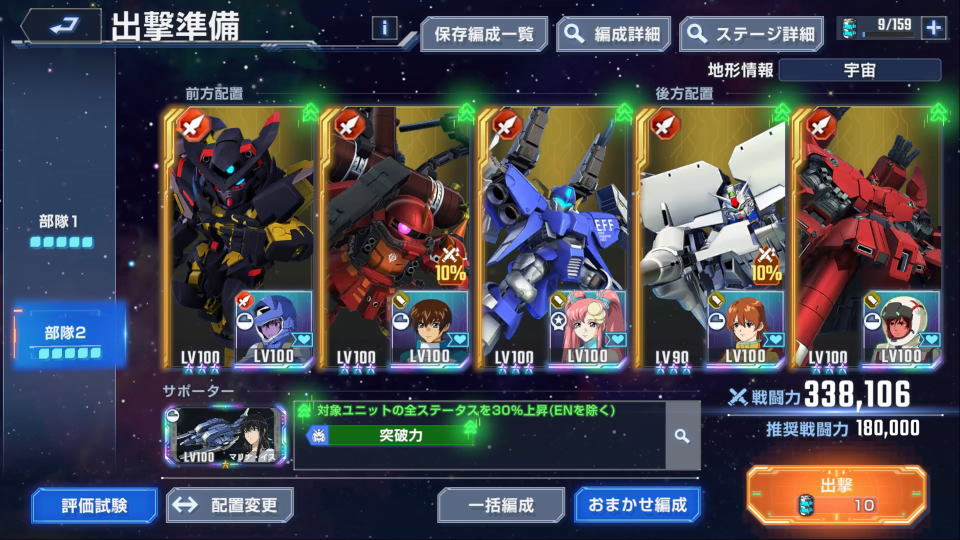Open the info 'i' button

click(384, 28)
